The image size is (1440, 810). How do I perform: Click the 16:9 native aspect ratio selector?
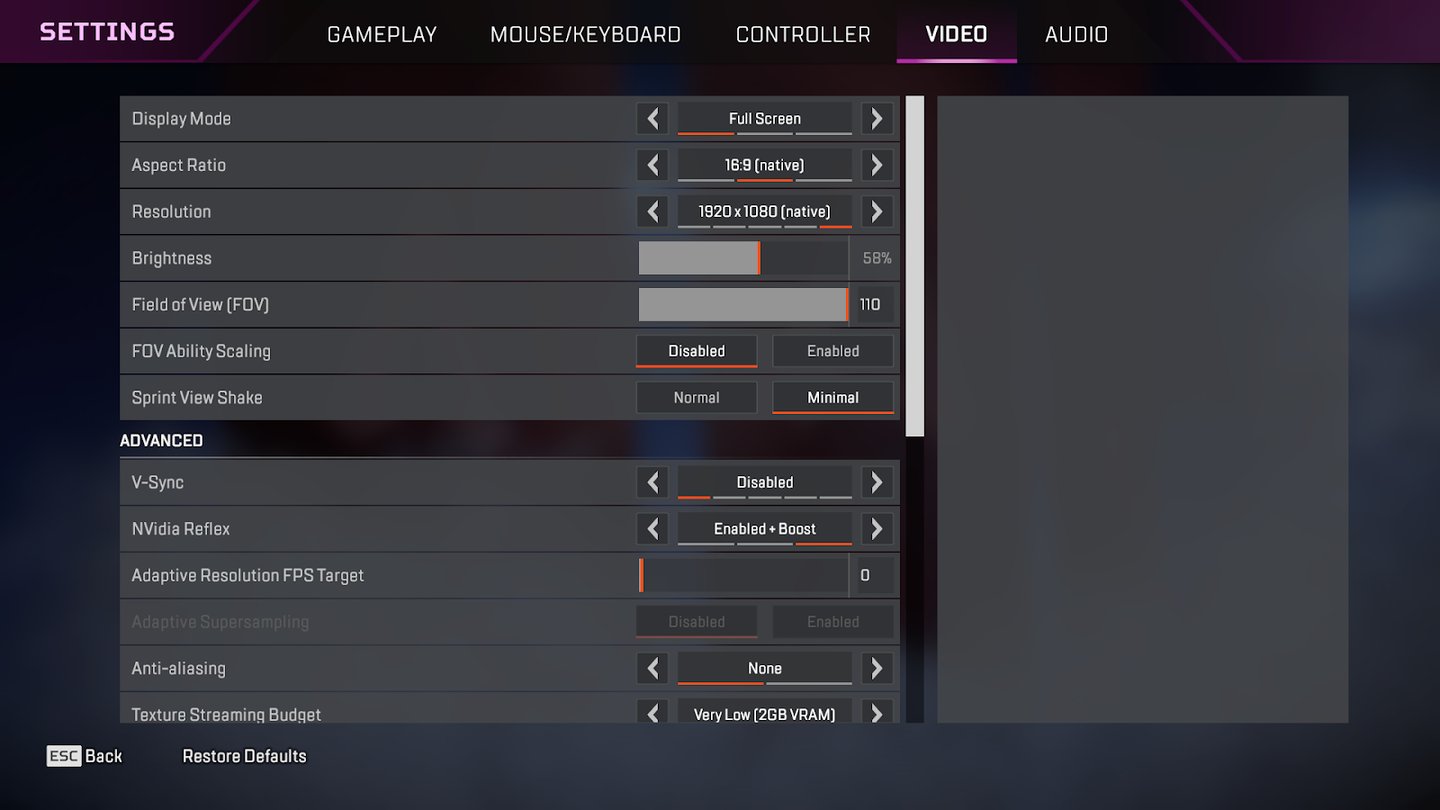764,165
